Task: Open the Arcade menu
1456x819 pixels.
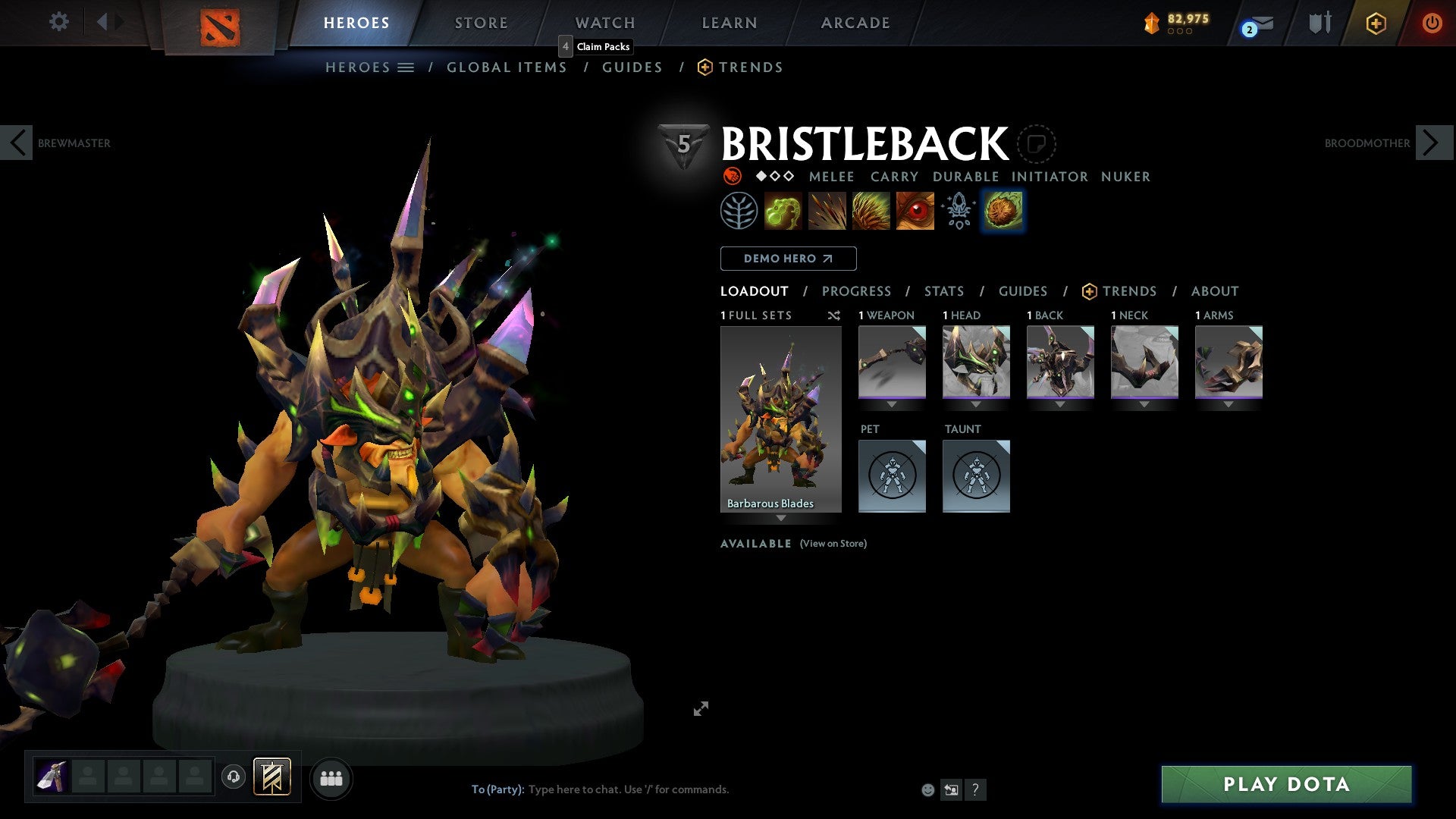Action: [855, 23]
